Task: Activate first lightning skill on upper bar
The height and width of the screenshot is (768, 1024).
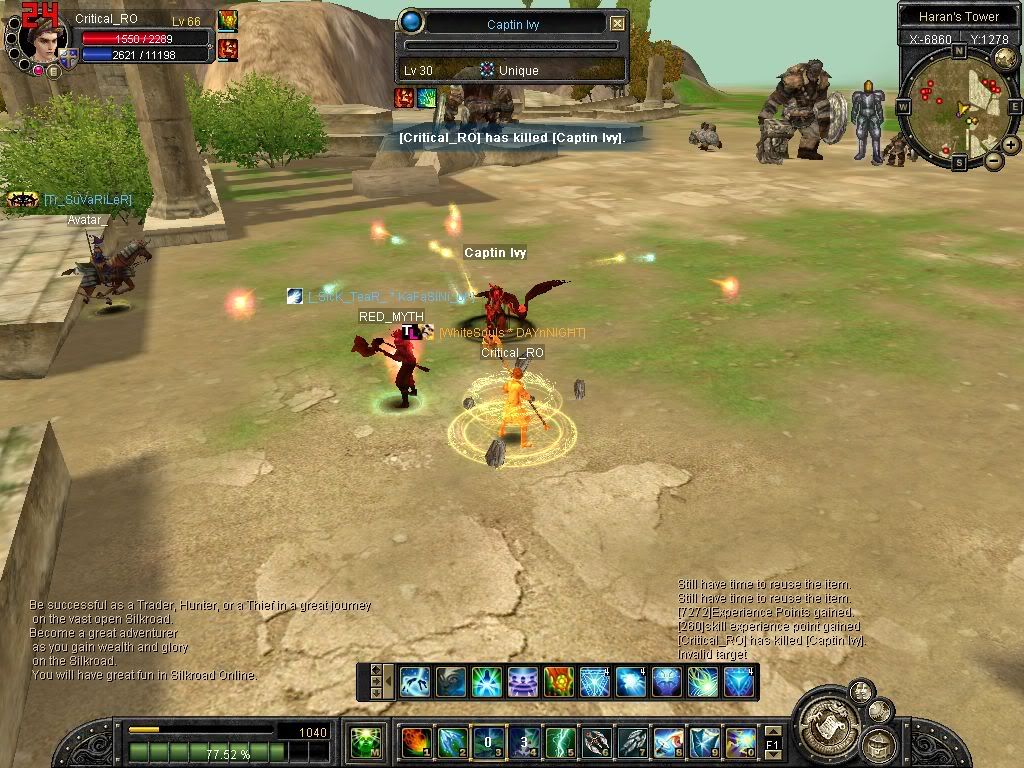Action: pyautogui.click(x=415, y=682)
